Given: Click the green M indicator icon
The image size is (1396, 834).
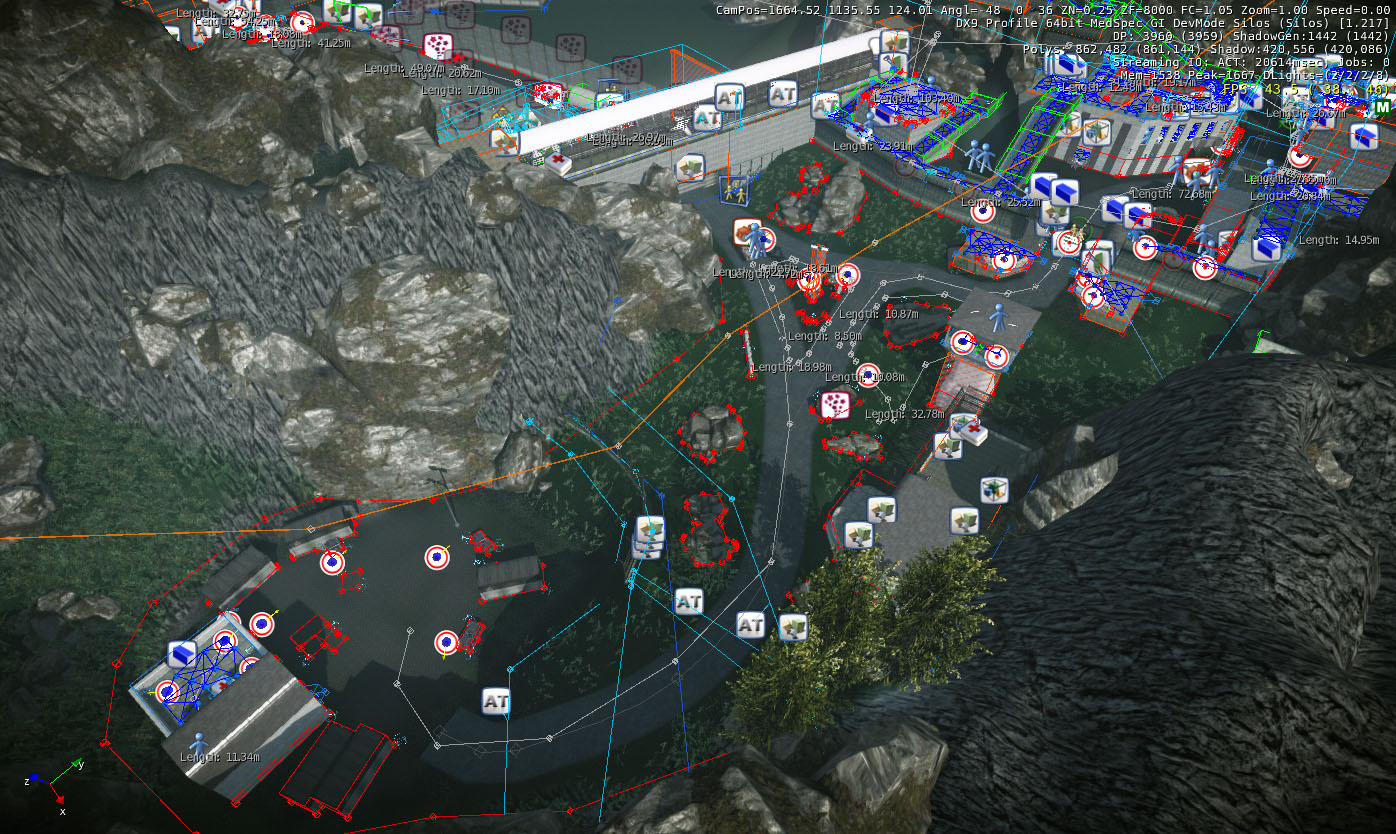Looking at the screenshot, I should pos(1382,107).
